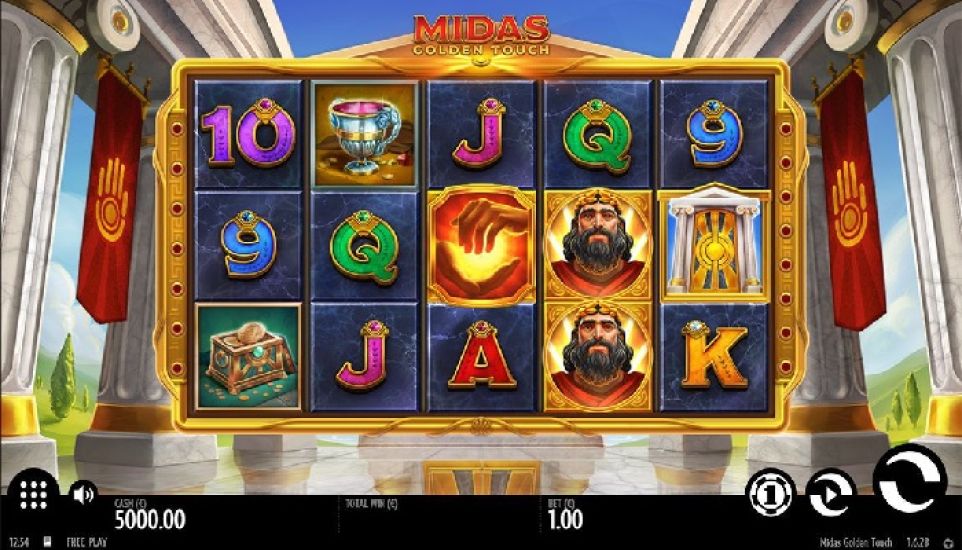Open the dotted grid menu
Viewport: 962px width, 550px height.
[x=35, y=494]
